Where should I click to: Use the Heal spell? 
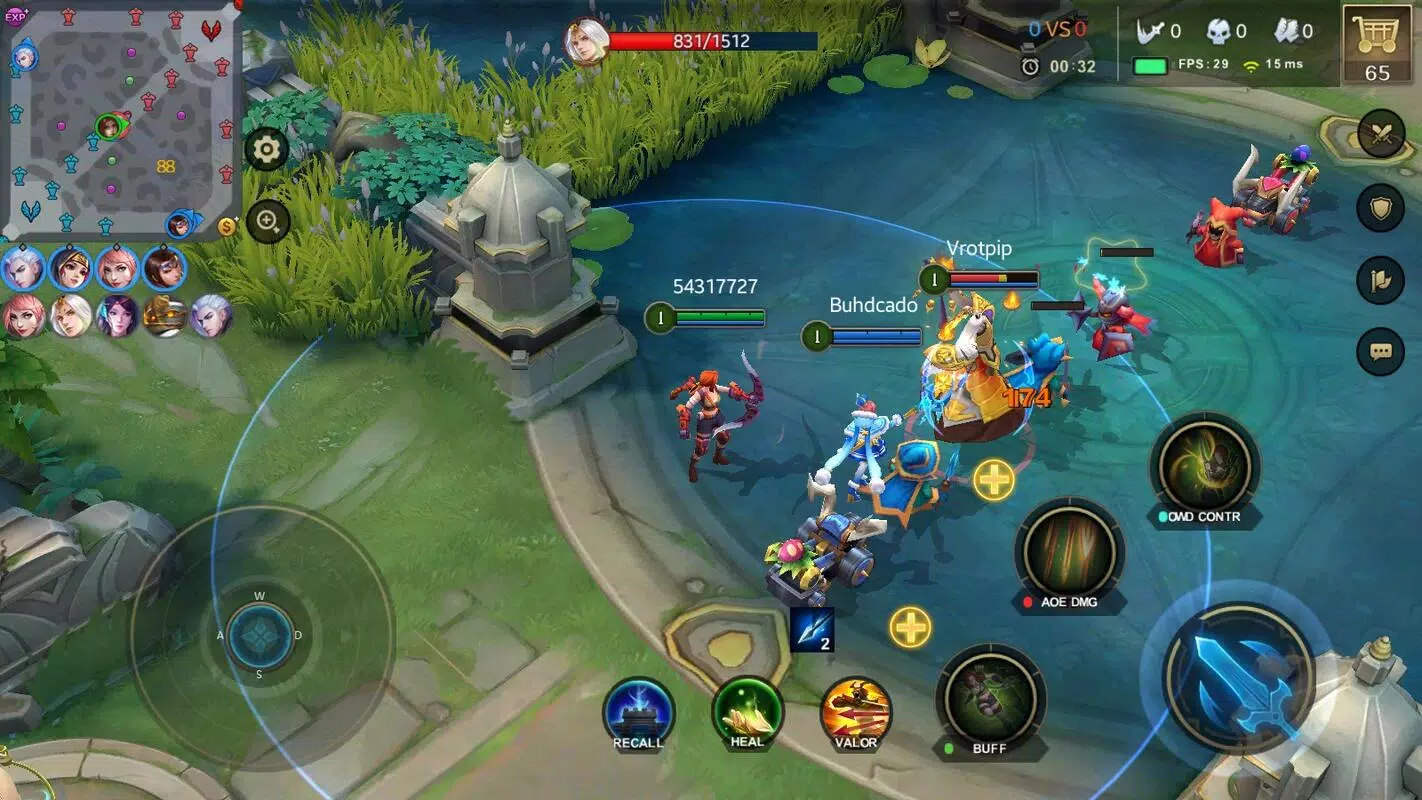tap(747, 712)
